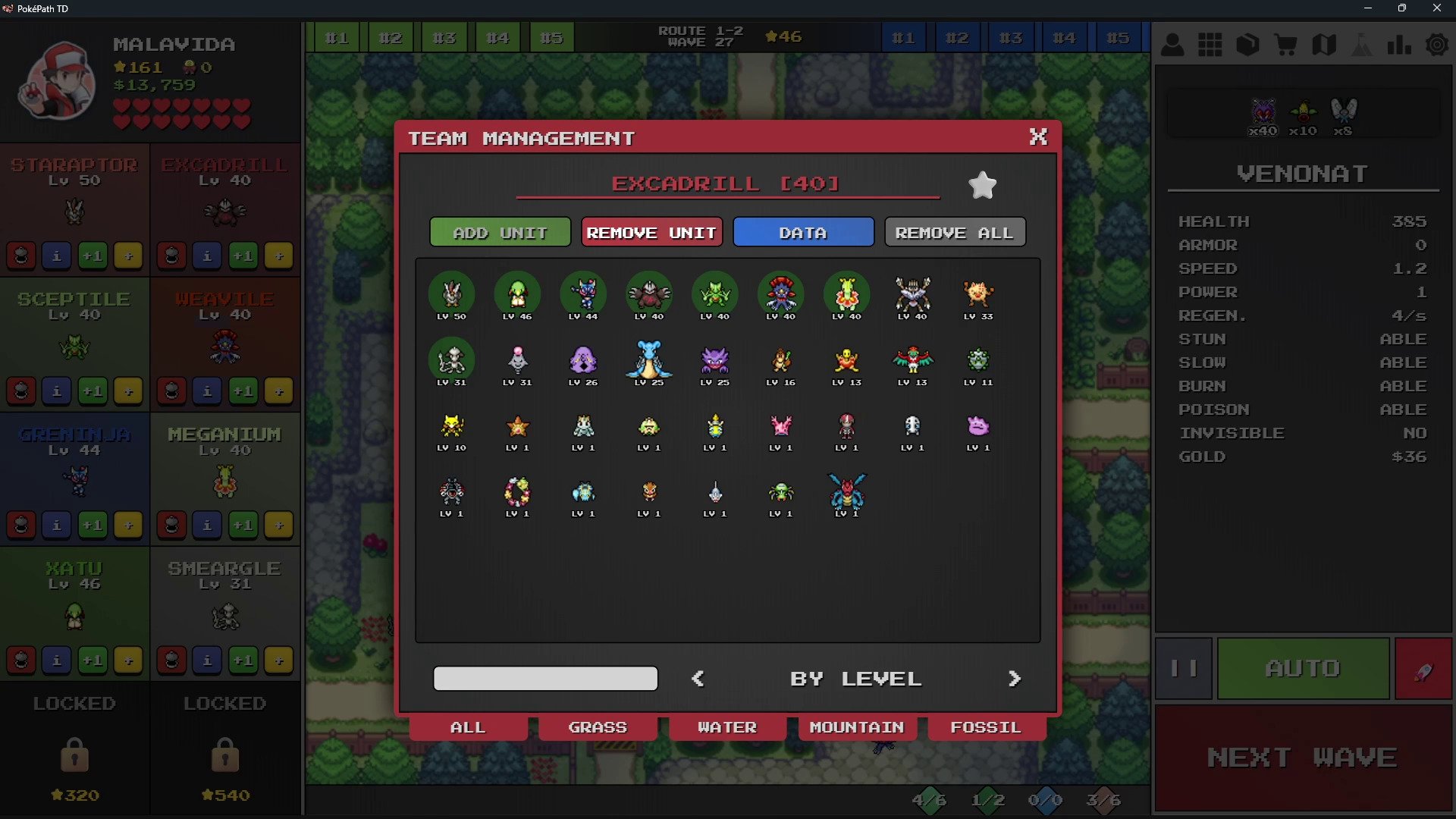1456x819 pixels.
Task: Open the Fossil tab
Action: click(x=986, y=727)
